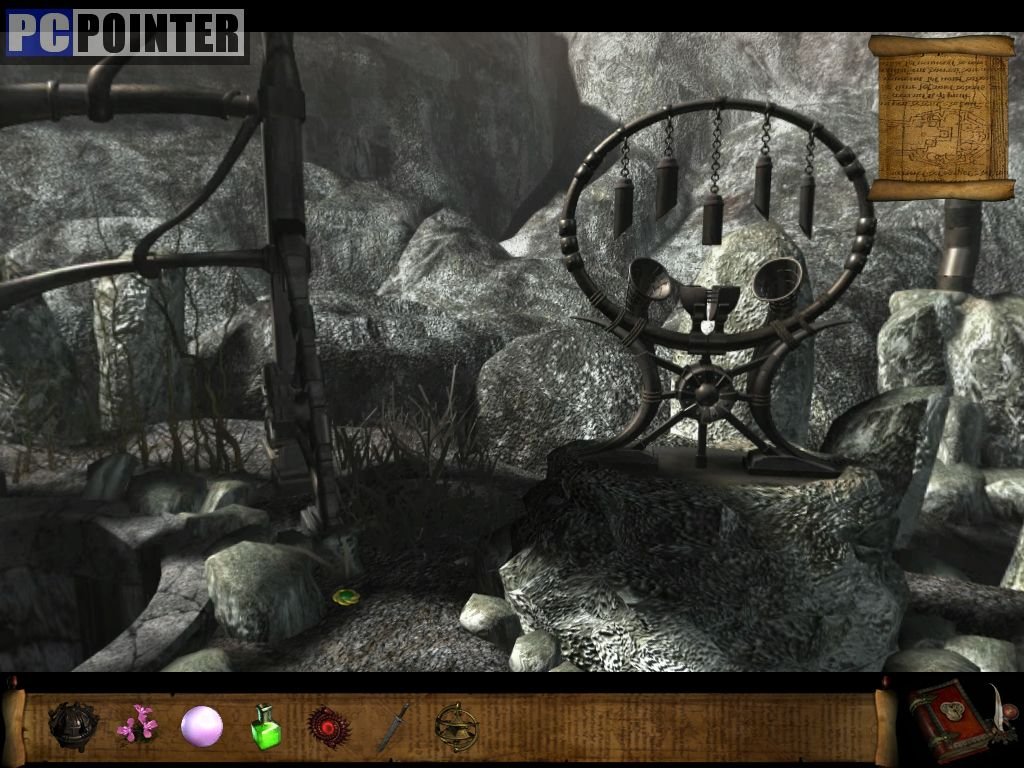The image size is (1024, 768).
Task: Open the parchment map scroll
Action: [x=940, y=117]
